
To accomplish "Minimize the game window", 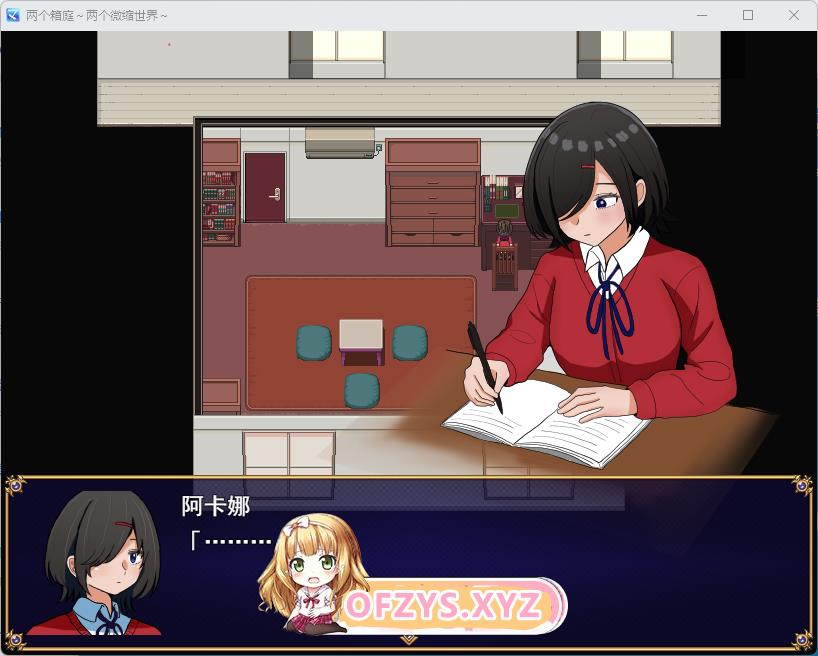I will click(702, 15).
